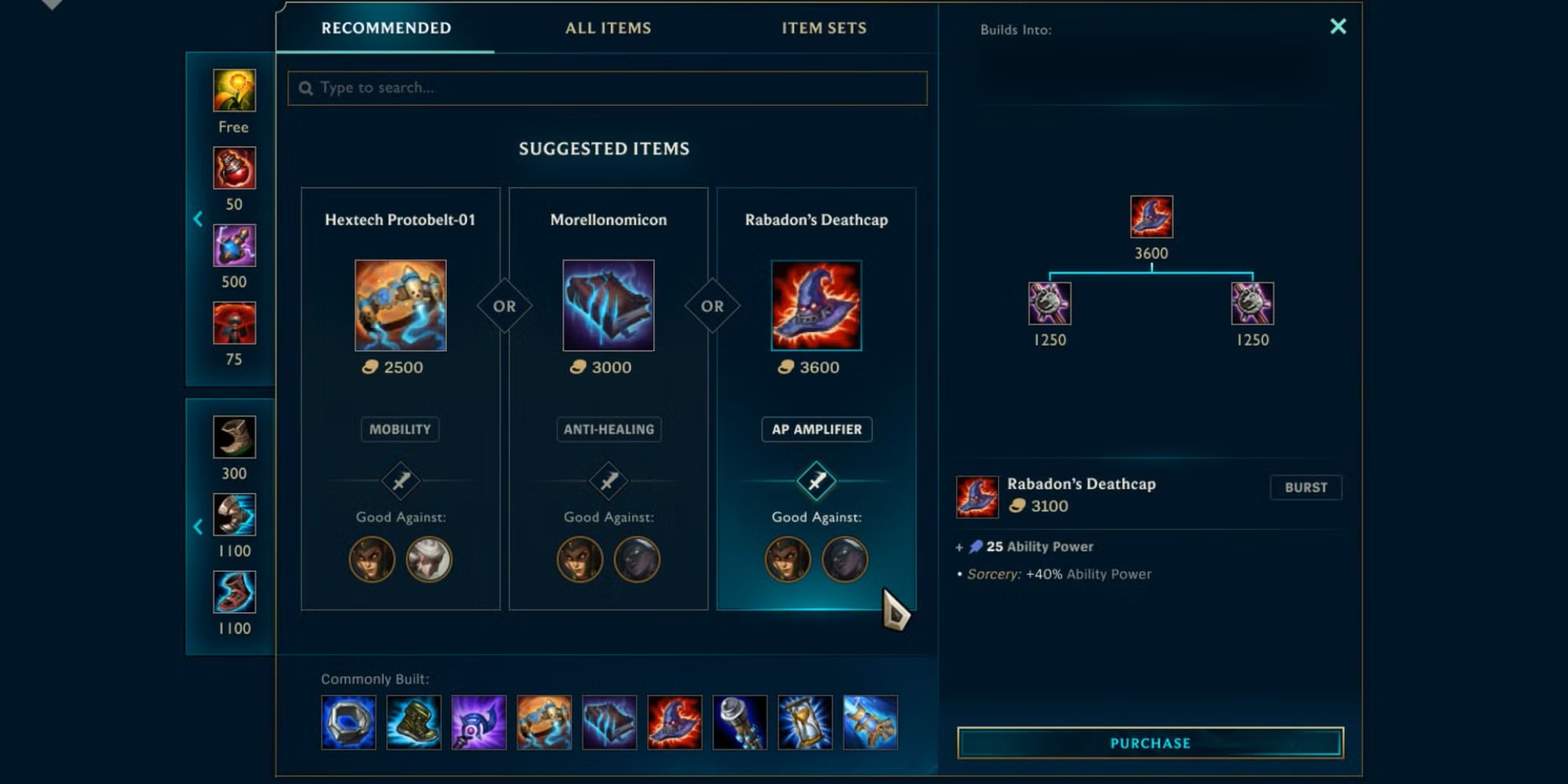Select the left 1250 gold component item
Viewport: 1568px width, 784px height.
[1049, 303]
